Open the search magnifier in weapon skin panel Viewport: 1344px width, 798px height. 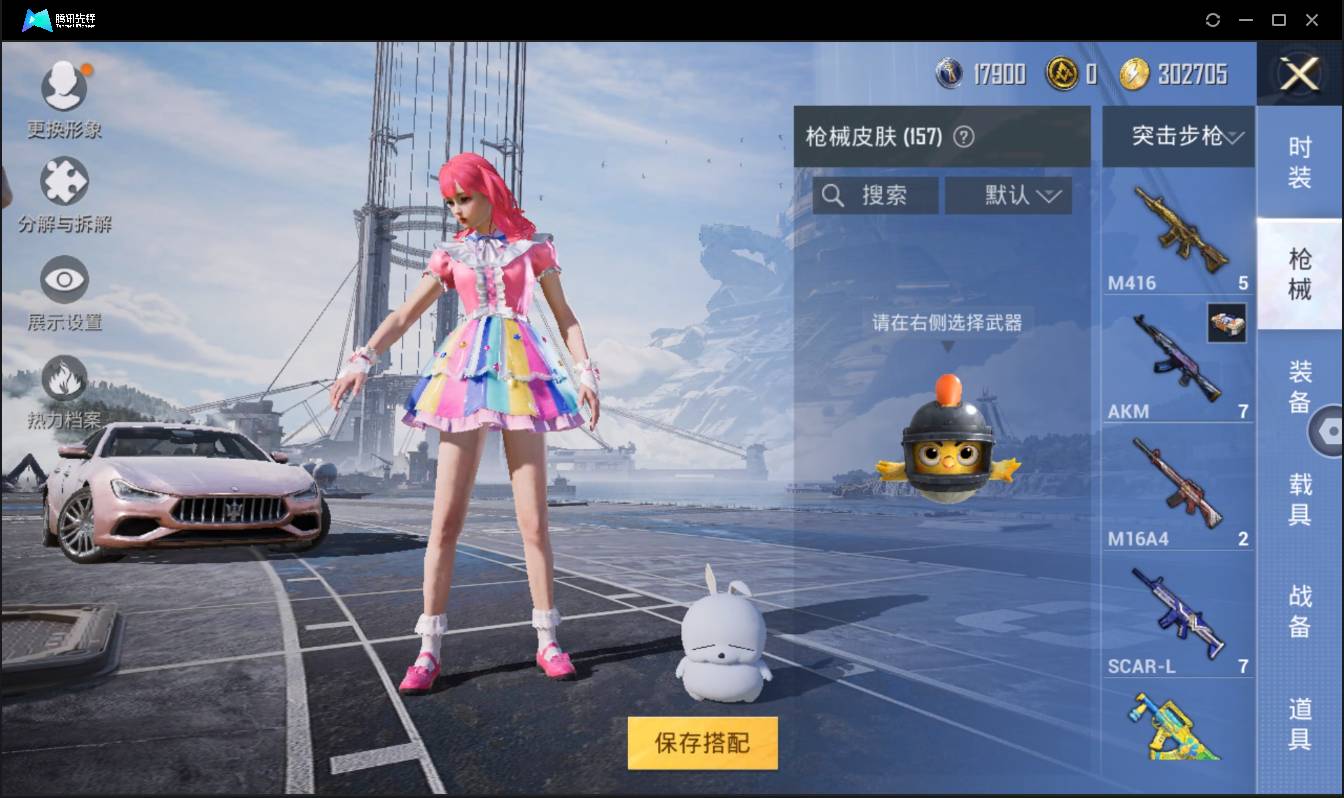[833, 195]
